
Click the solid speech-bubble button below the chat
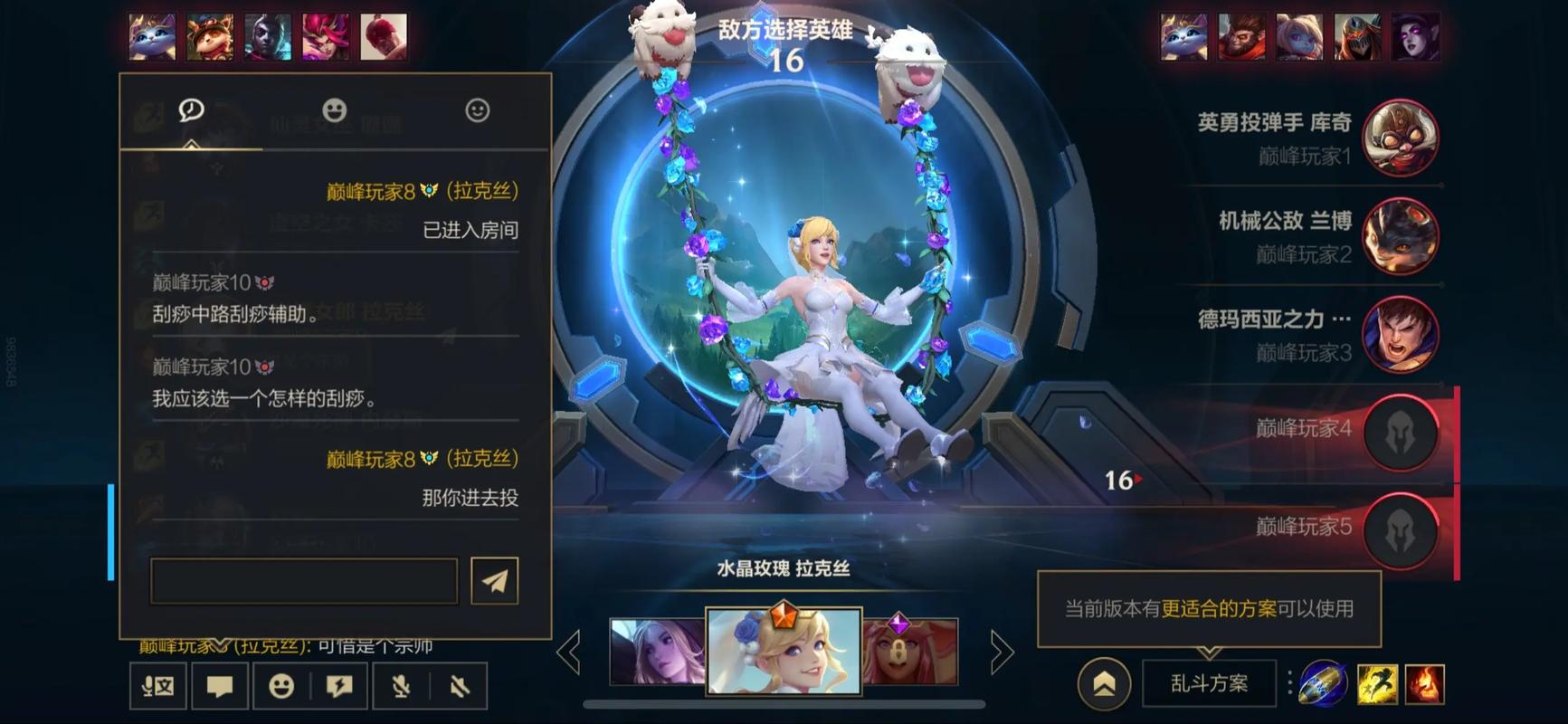click(220, 686)
